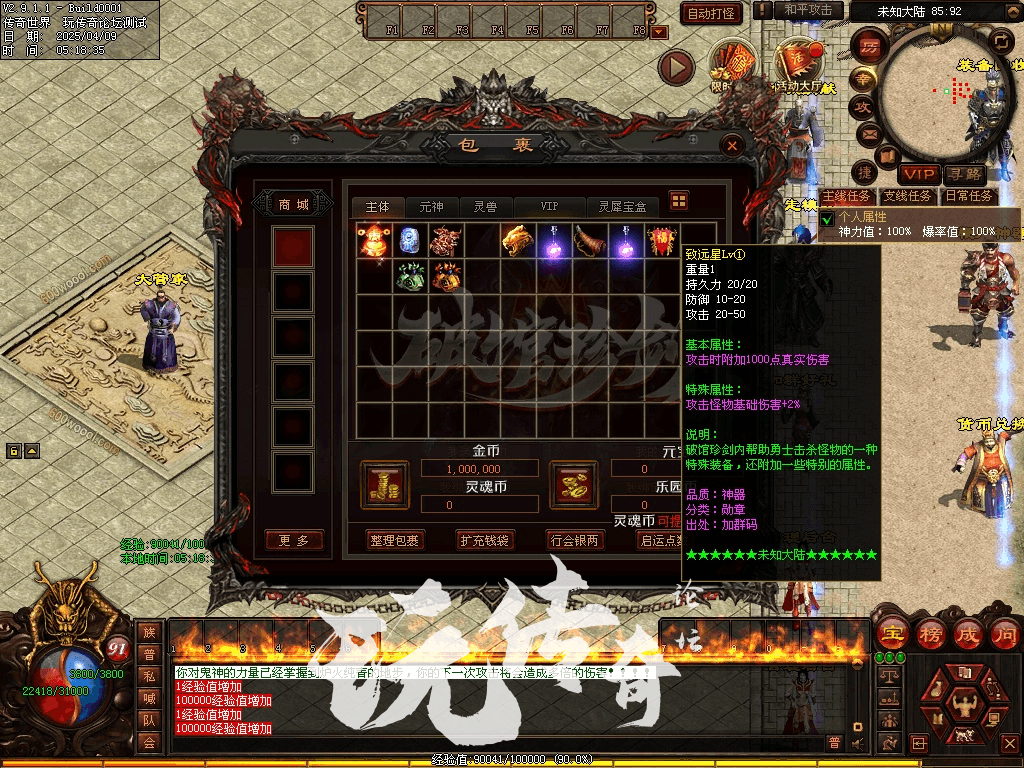Select the curved horn item slot
This screenshot has height=768, width=1024.
point(587,240)
